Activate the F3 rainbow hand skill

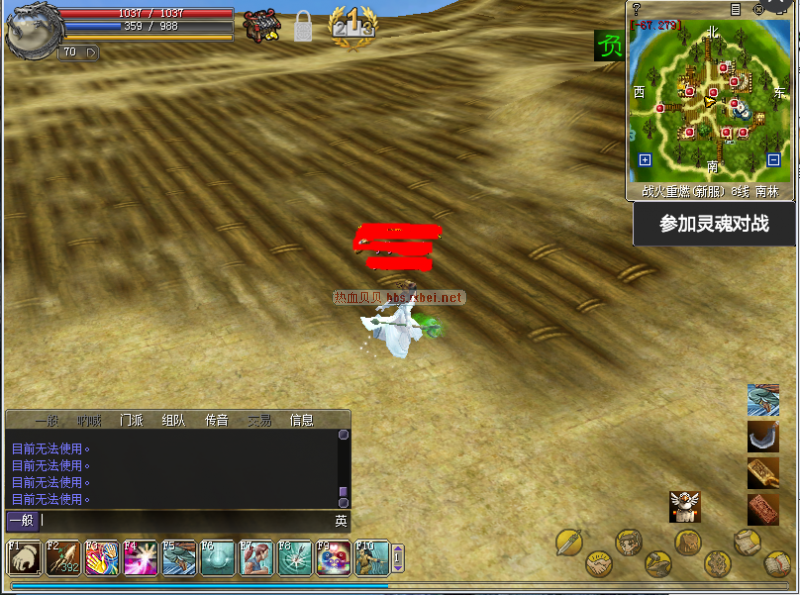coord(101,558)
